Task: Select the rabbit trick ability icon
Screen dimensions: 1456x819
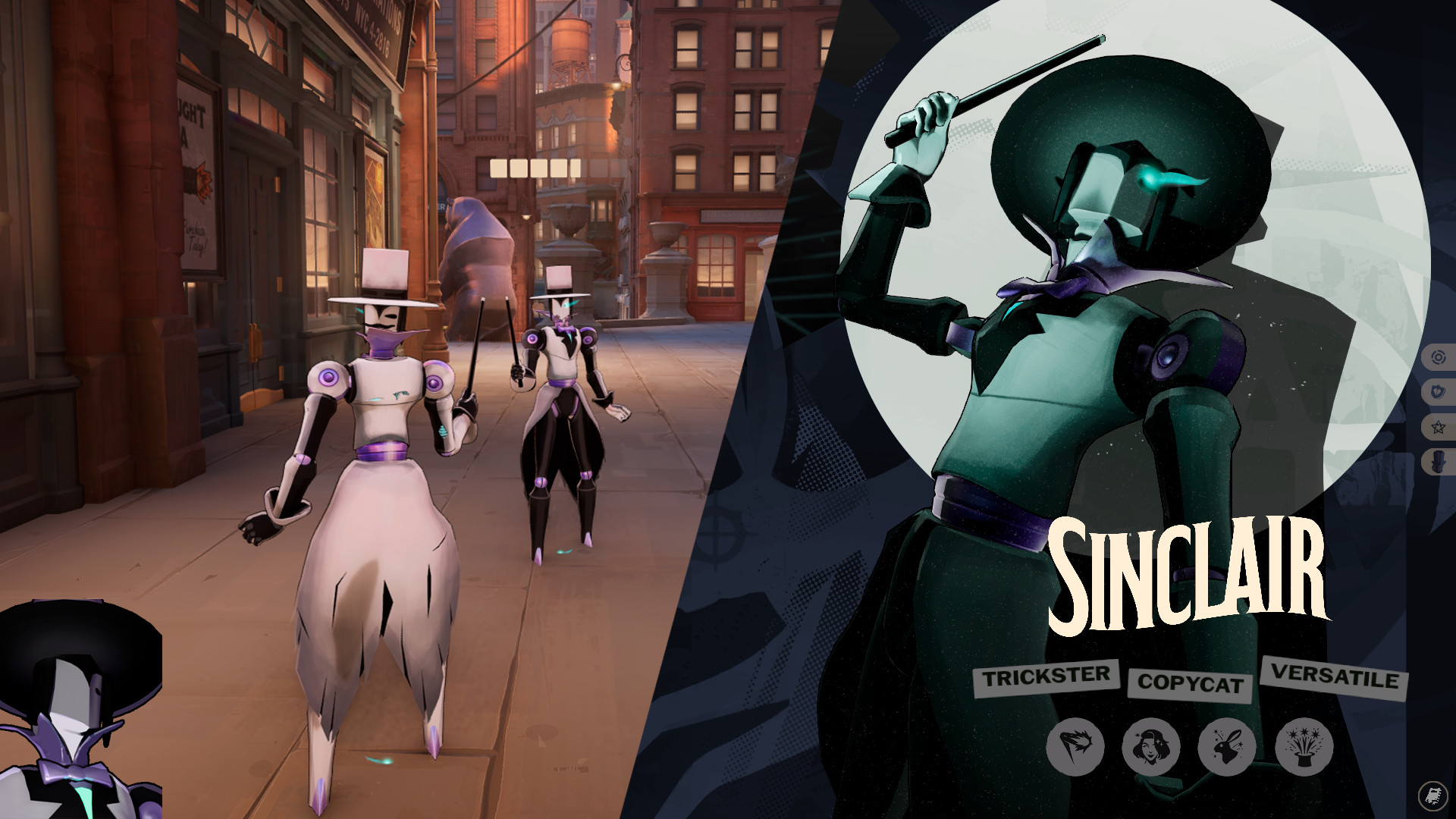Action: [x=1228, y=747]
